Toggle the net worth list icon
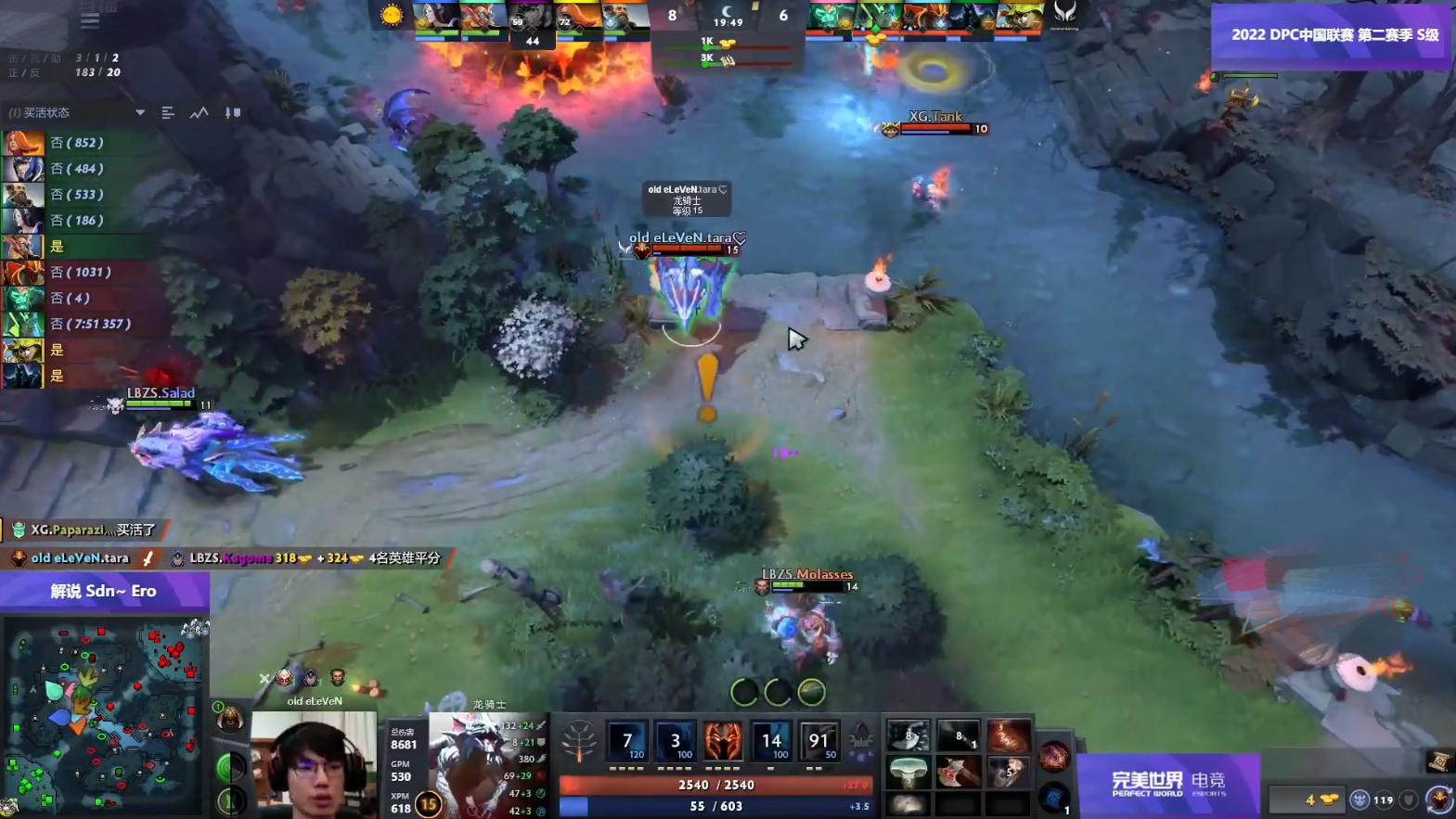The height and width of the screenshot is (819, 1456). 167,112
